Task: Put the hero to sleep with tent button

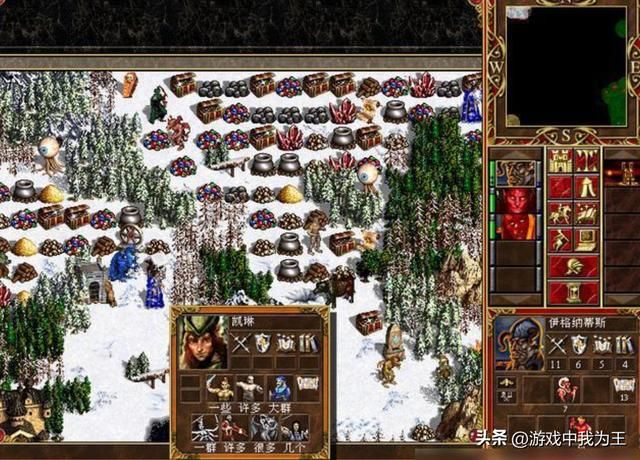Action: [x=586, y=187]
